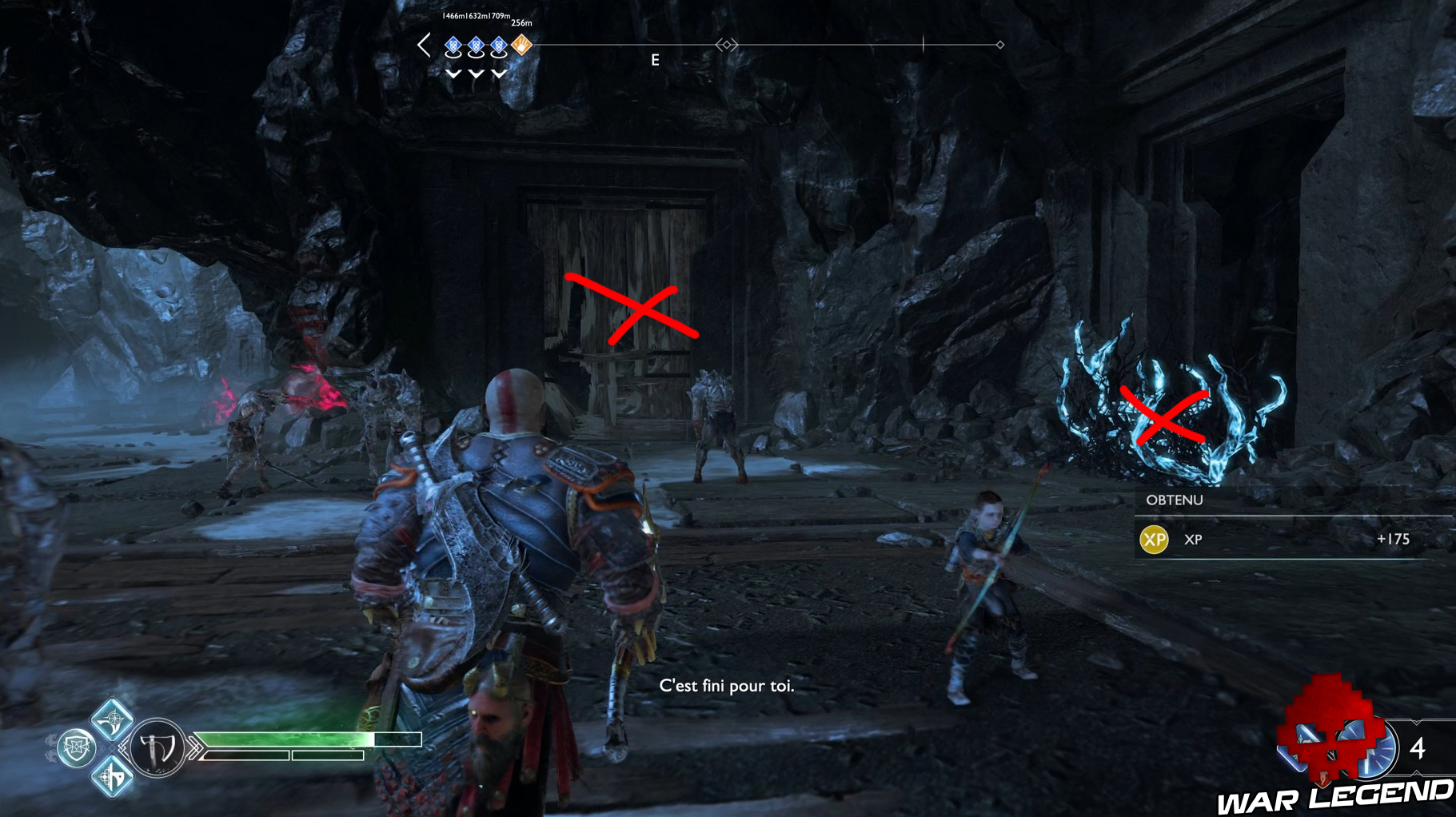Expand the chevron under the first quest marker

pos(454,74)
